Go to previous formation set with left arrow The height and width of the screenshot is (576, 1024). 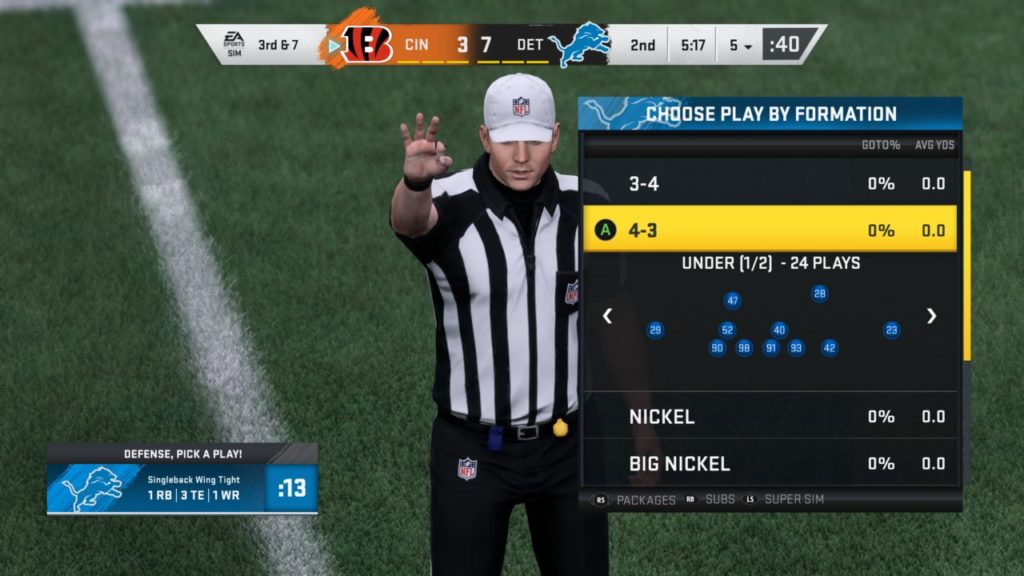(x=607, y=316)
